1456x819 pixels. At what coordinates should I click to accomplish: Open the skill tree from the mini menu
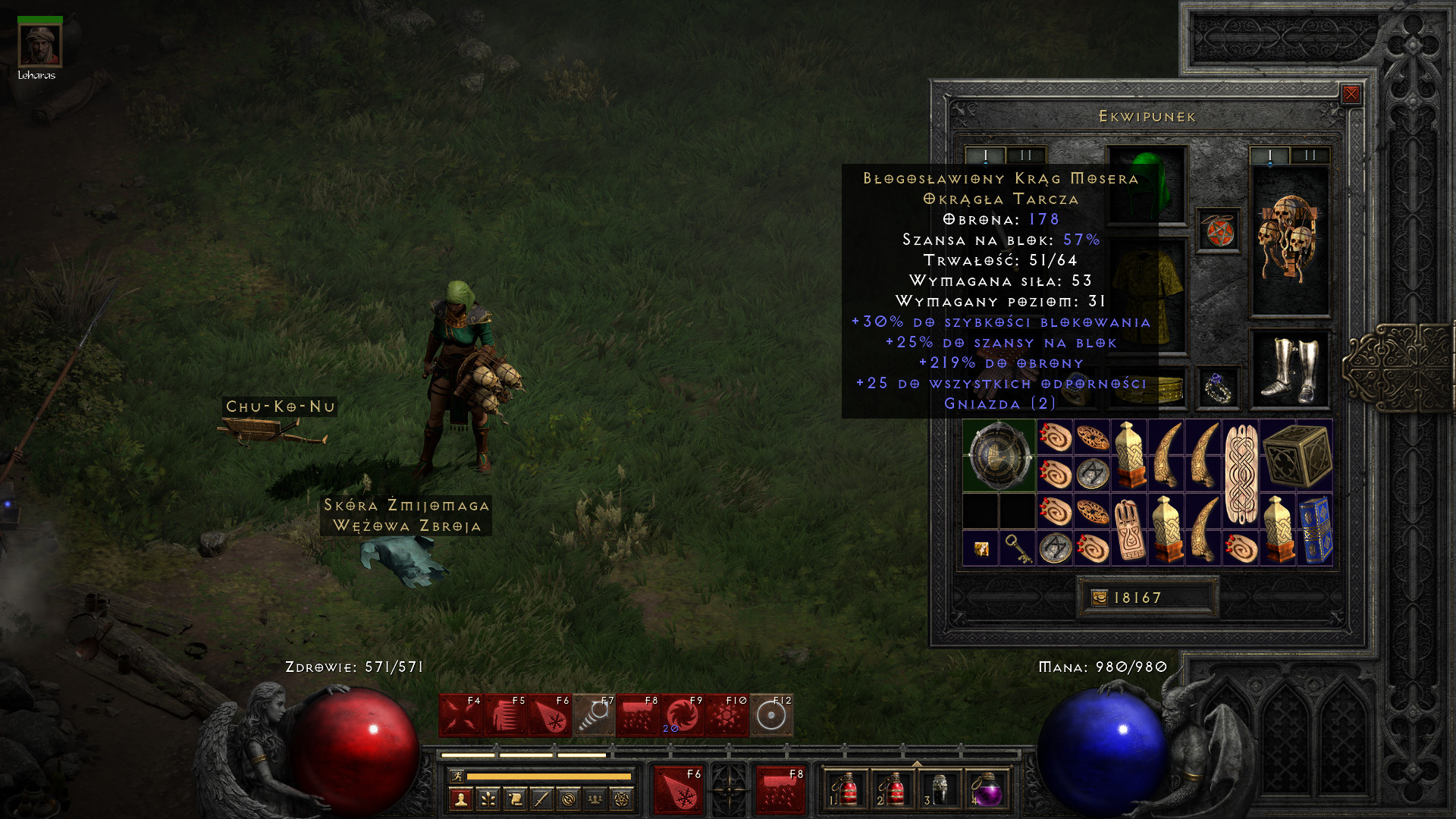tap(488, 799)
